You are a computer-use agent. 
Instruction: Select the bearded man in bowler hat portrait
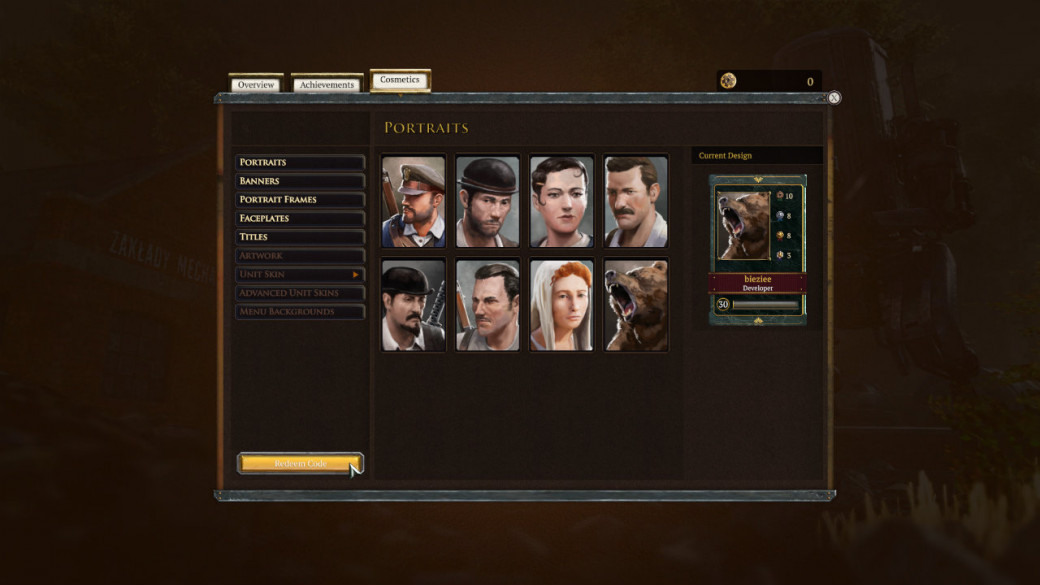point(488,202)
